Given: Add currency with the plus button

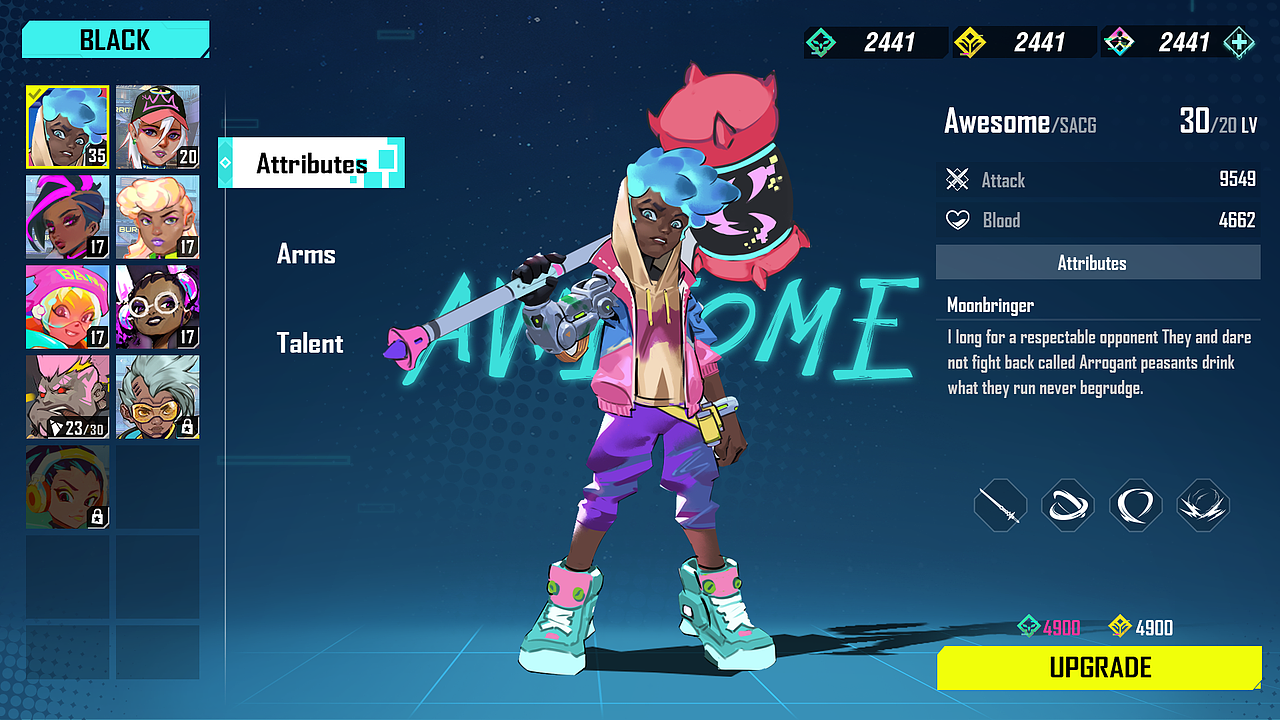Looking at the screenshot, I should (1239, 43).
